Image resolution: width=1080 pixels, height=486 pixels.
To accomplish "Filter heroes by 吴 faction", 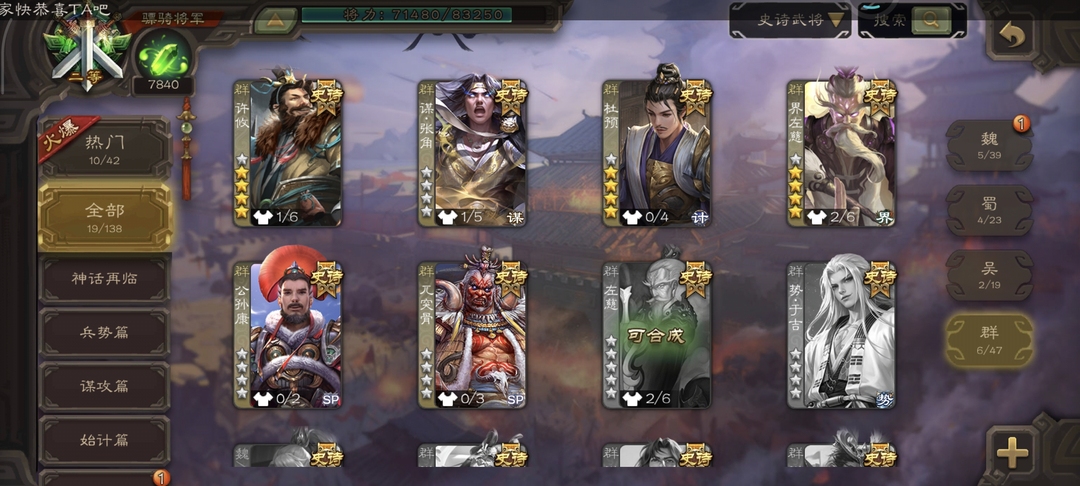I will tap(989, 276).
